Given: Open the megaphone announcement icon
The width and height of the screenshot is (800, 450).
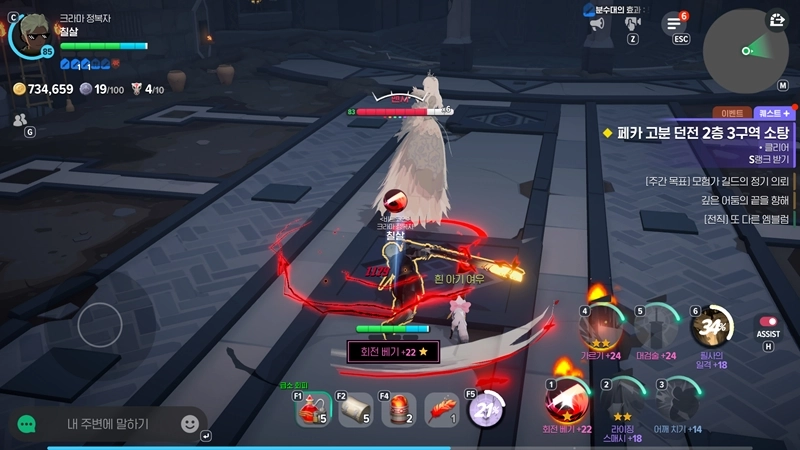Looking at the screenshot, I should pyautogui.click(x=598, y=23).
